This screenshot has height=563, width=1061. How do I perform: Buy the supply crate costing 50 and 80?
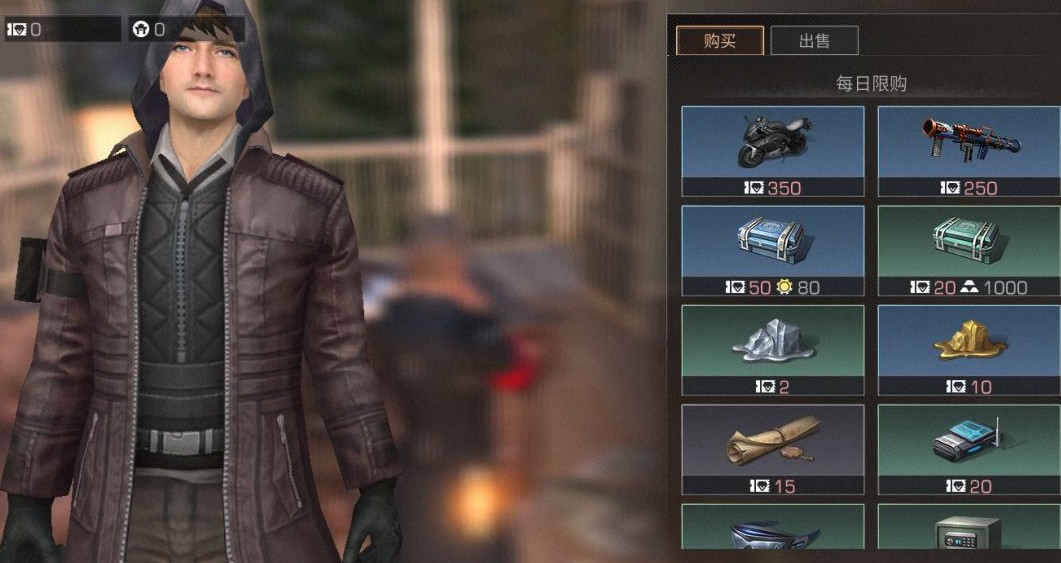[x=773, y=250]
